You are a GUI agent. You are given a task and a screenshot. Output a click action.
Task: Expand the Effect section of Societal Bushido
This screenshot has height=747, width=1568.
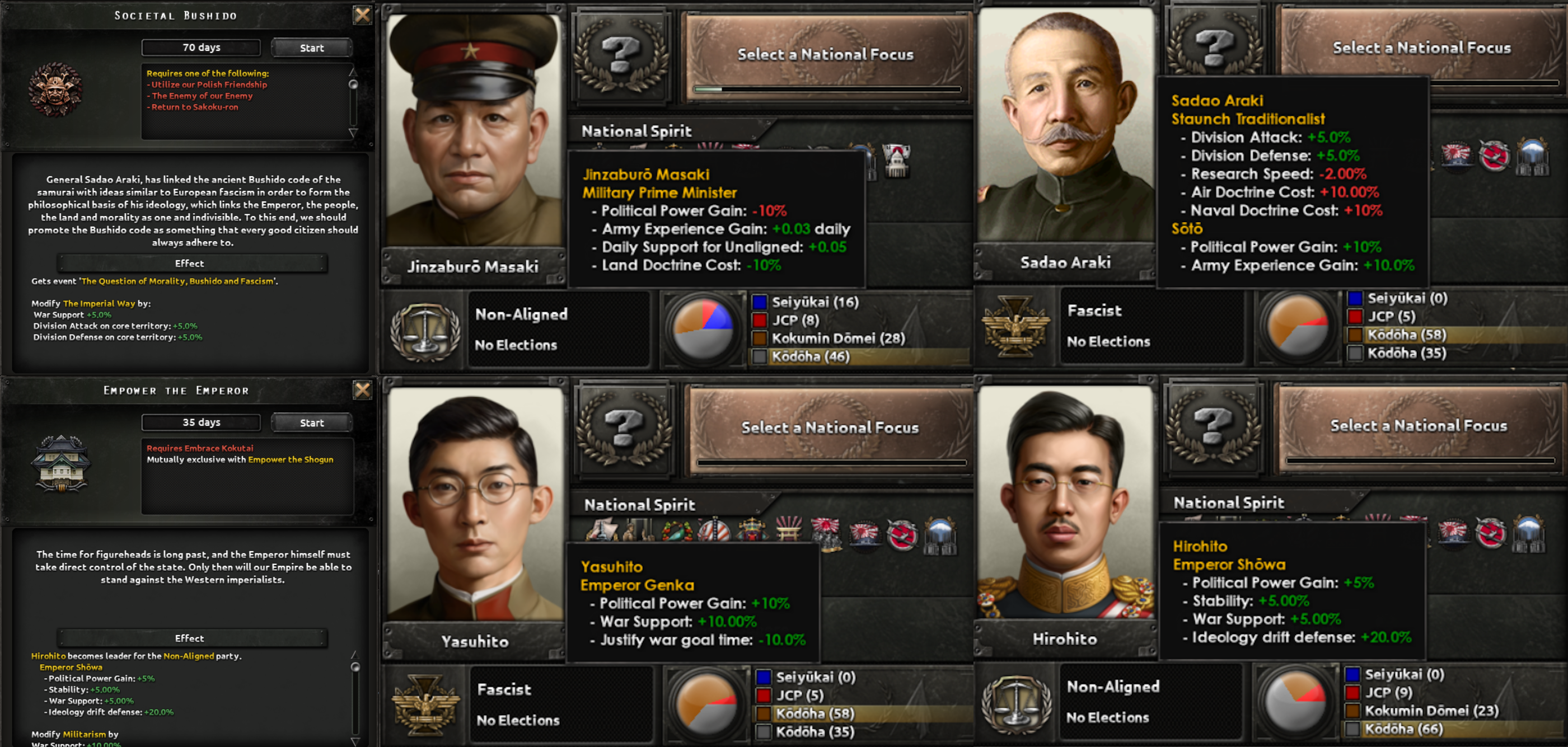click(189, 264)
